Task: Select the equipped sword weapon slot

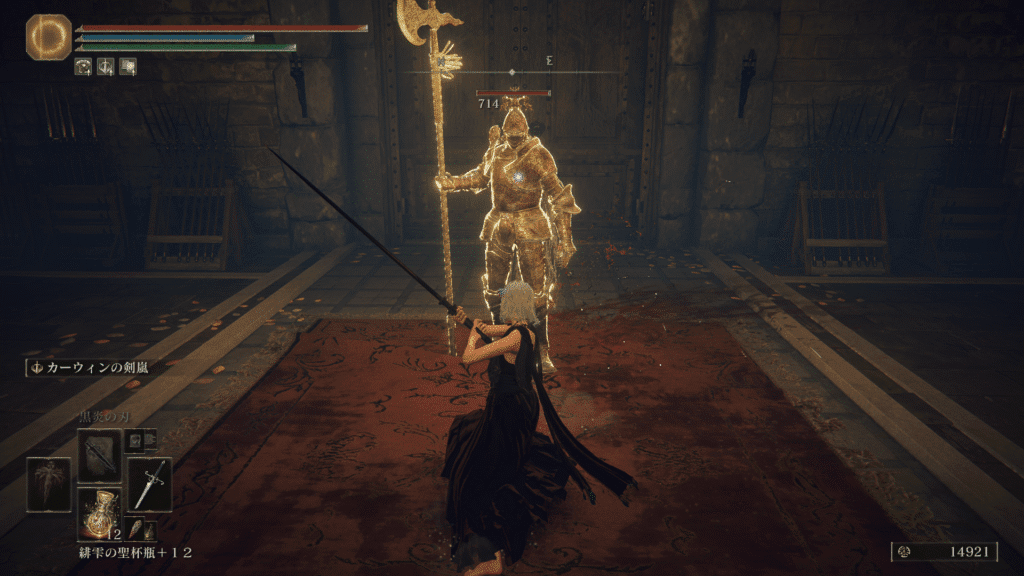Action: 149,485
